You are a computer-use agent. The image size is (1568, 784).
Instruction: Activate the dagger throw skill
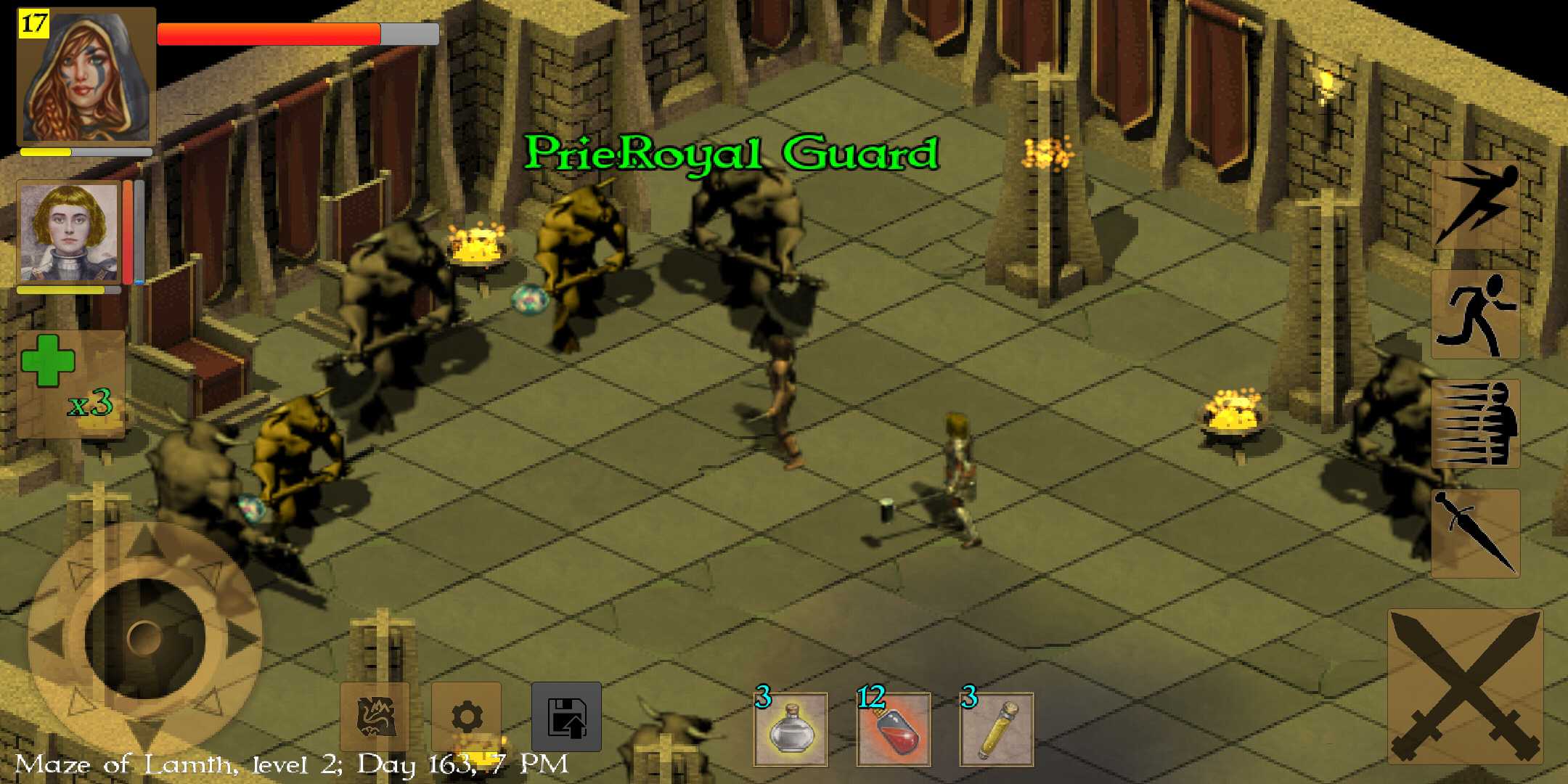[1475, 534]
